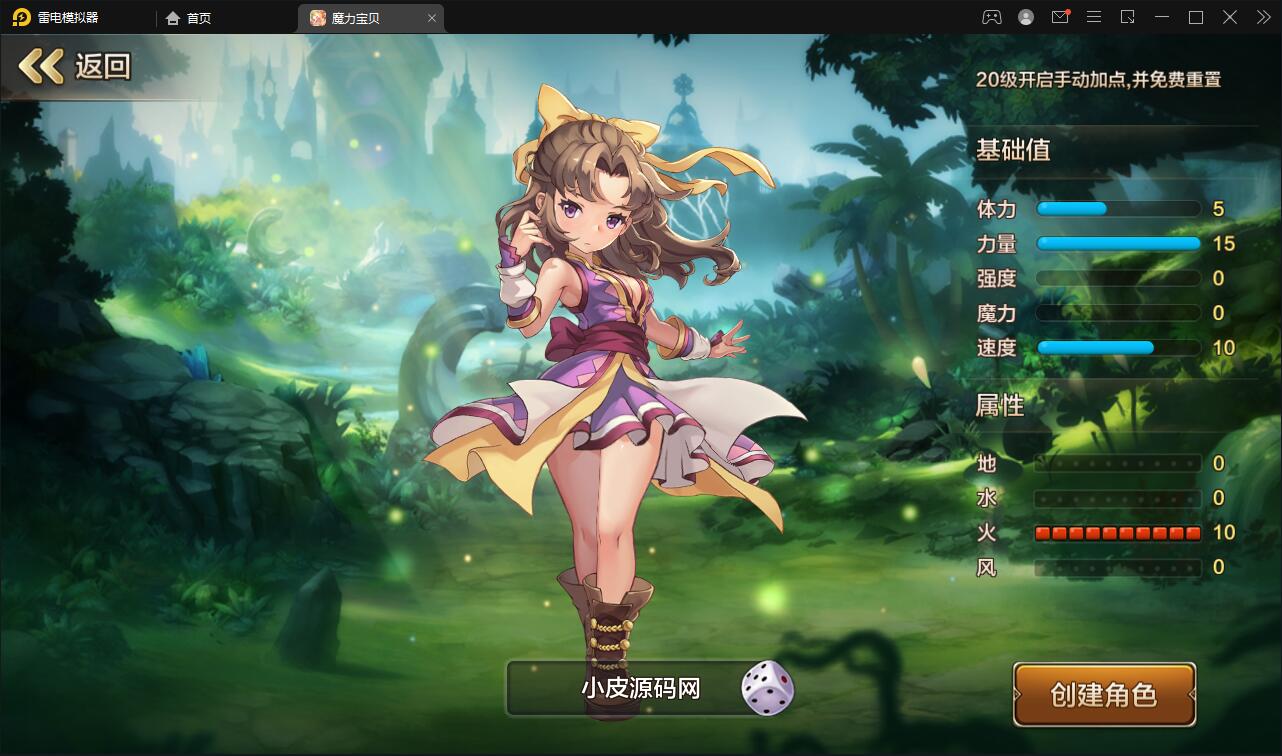Click the screen capture icon in titlebar
Image resolution: width=1282 pixels, height=756 pixels.
click(1128, 17)
